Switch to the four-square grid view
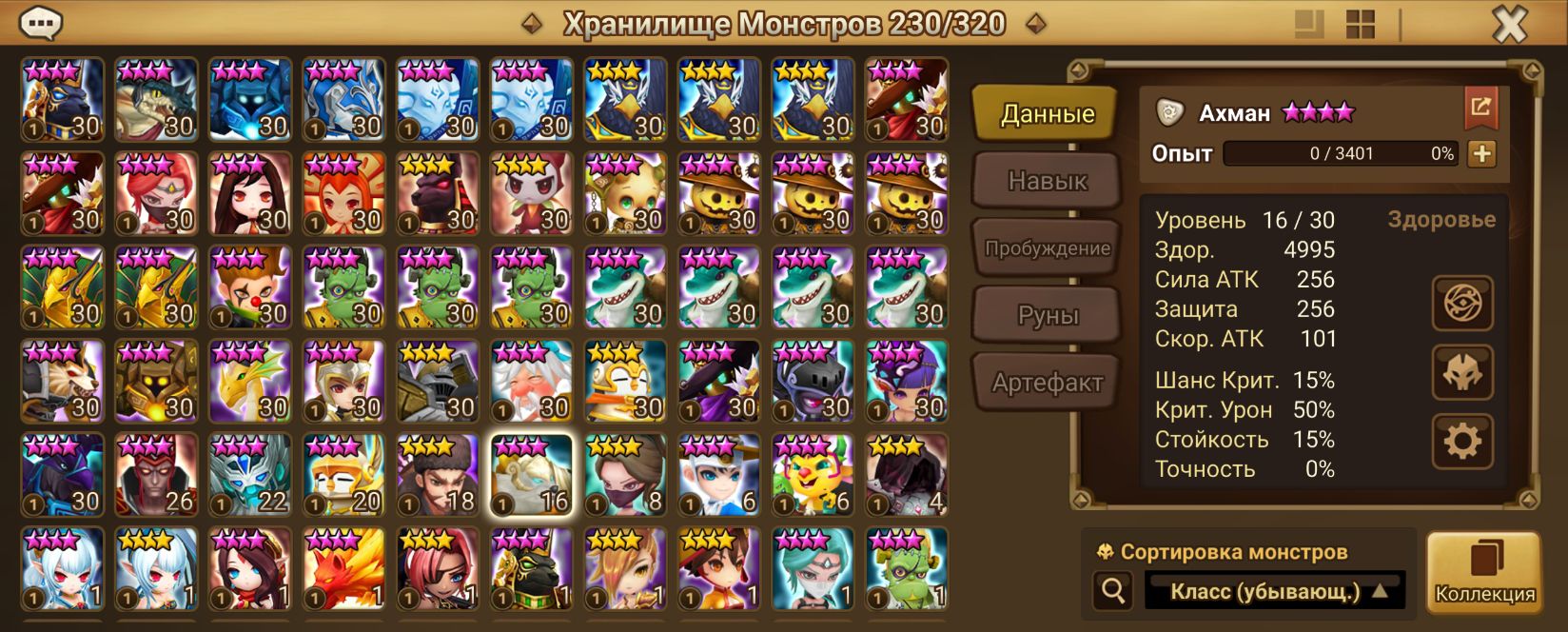Screen dimensions: 1568x632 point(1361,25)
